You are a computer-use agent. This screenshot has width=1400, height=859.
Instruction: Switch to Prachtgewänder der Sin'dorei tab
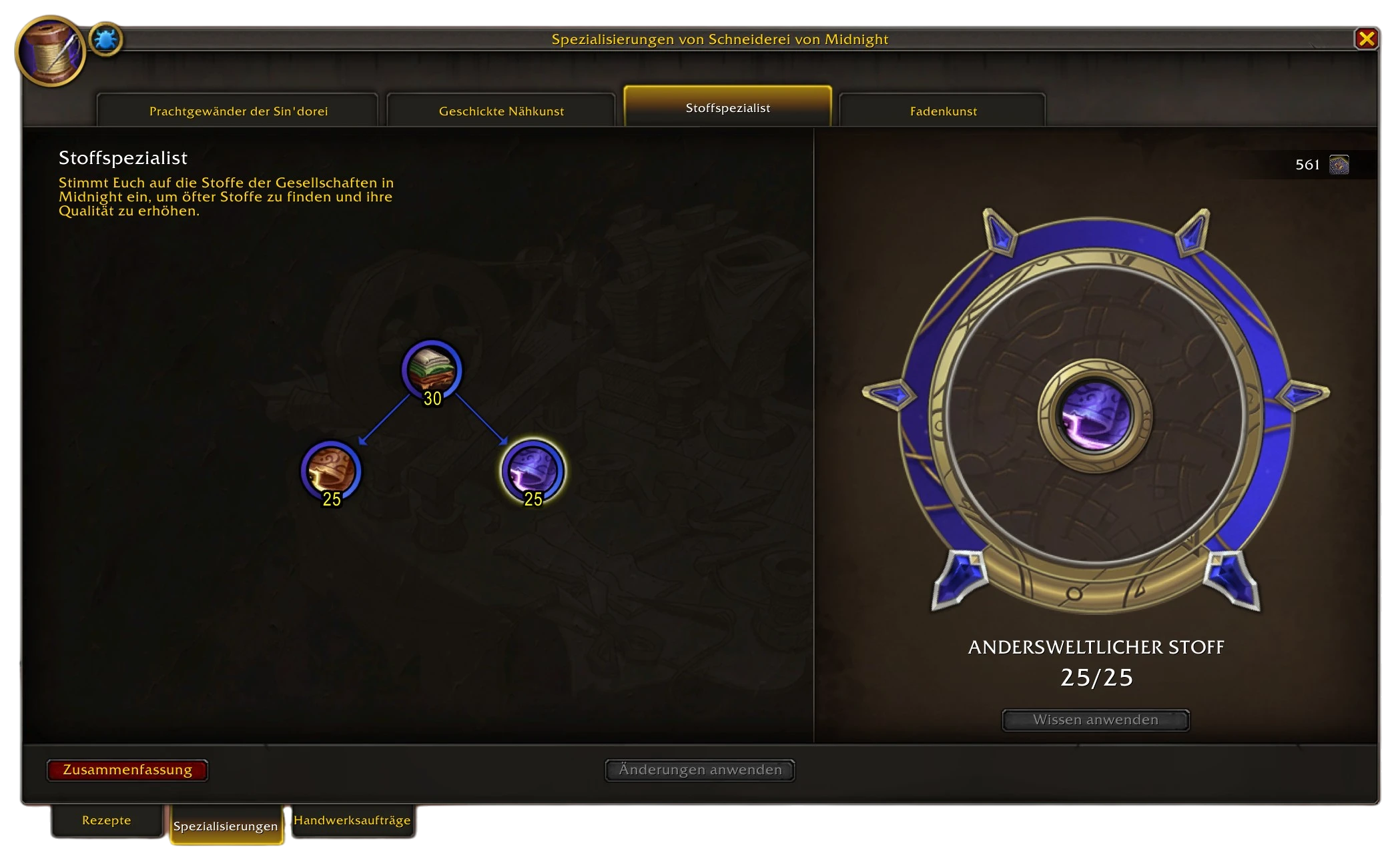point(238,111)
